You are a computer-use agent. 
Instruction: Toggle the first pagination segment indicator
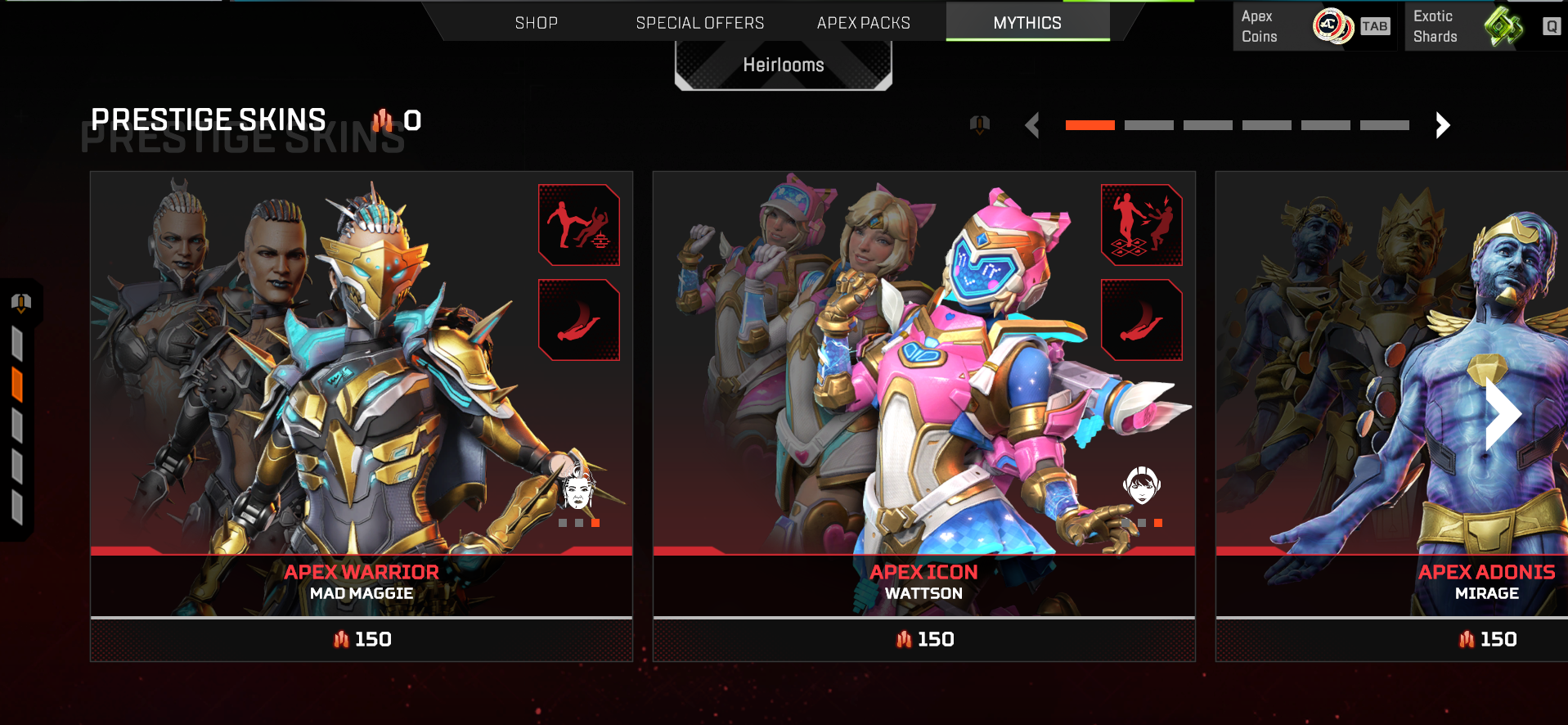(x=1090, y=125)
